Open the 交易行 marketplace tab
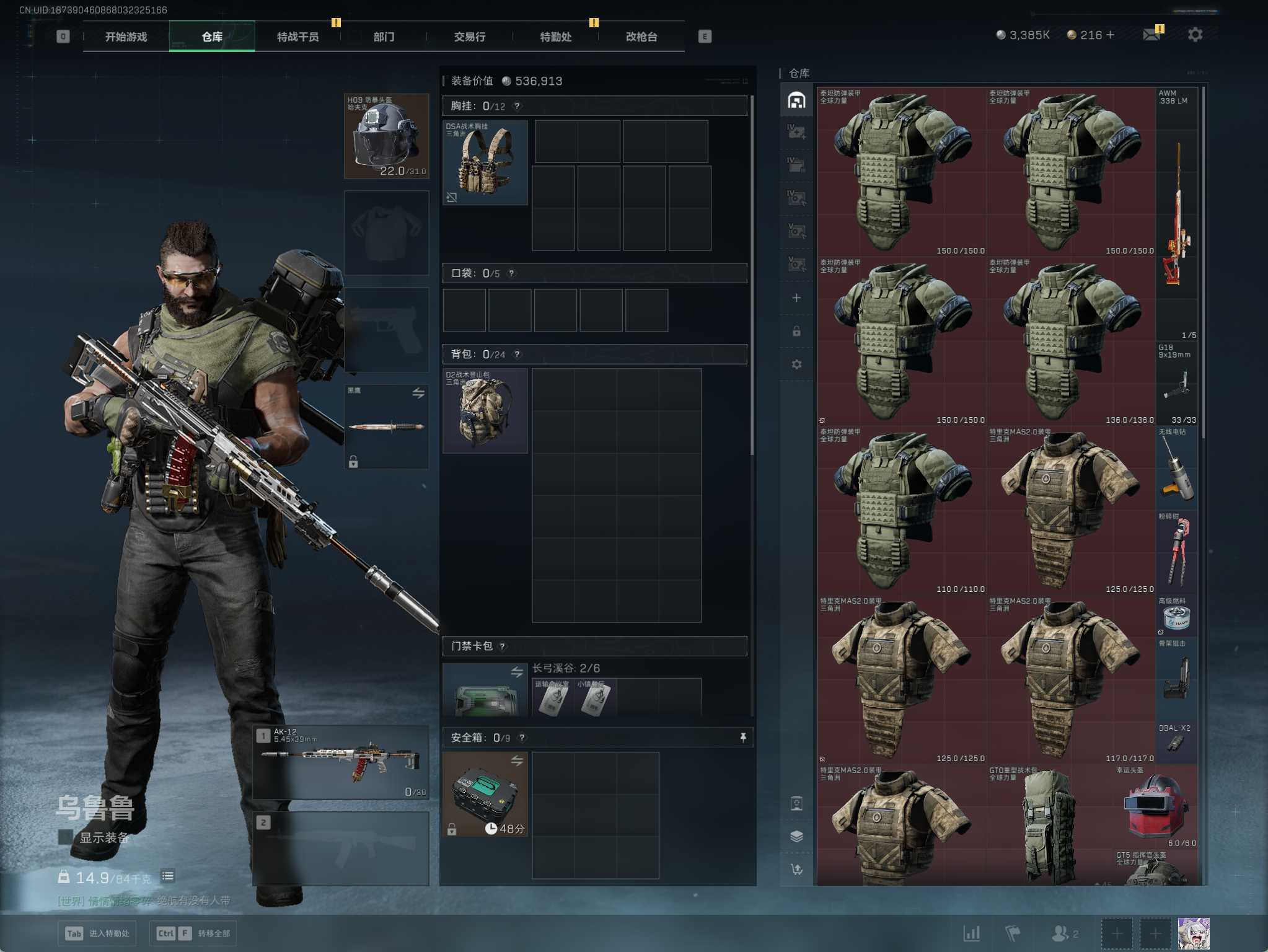The width and height of the screenshot is (1268, 952). [x=469, y=37]
